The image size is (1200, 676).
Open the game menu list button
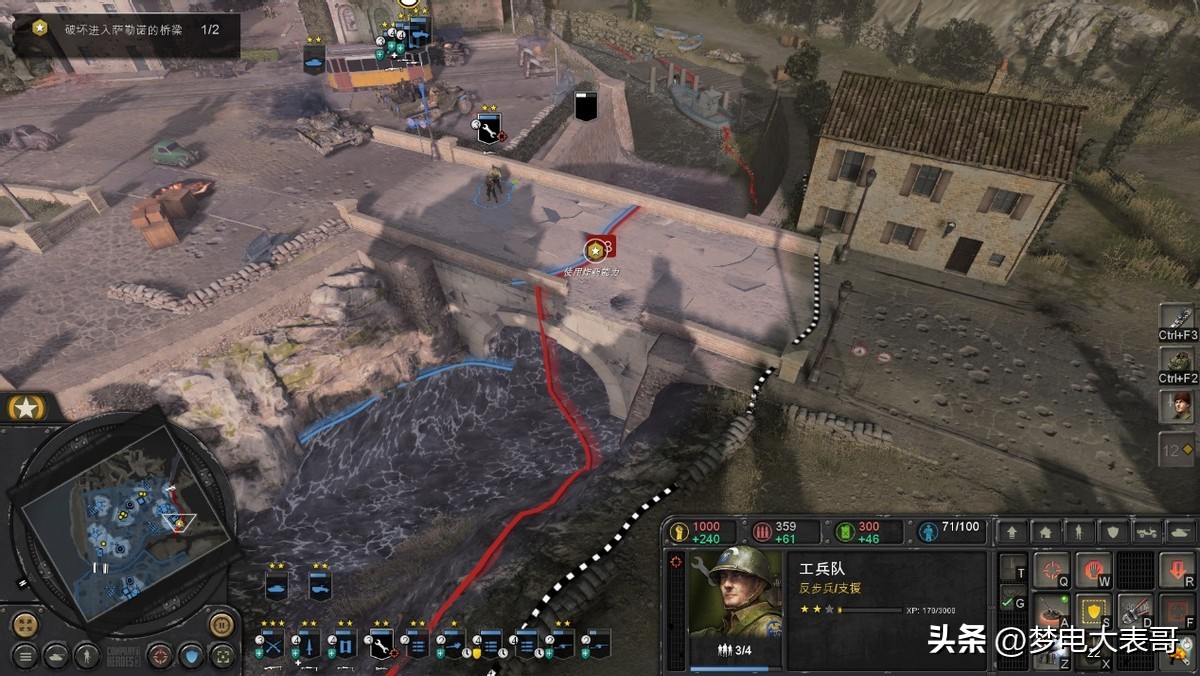(25, 656)
